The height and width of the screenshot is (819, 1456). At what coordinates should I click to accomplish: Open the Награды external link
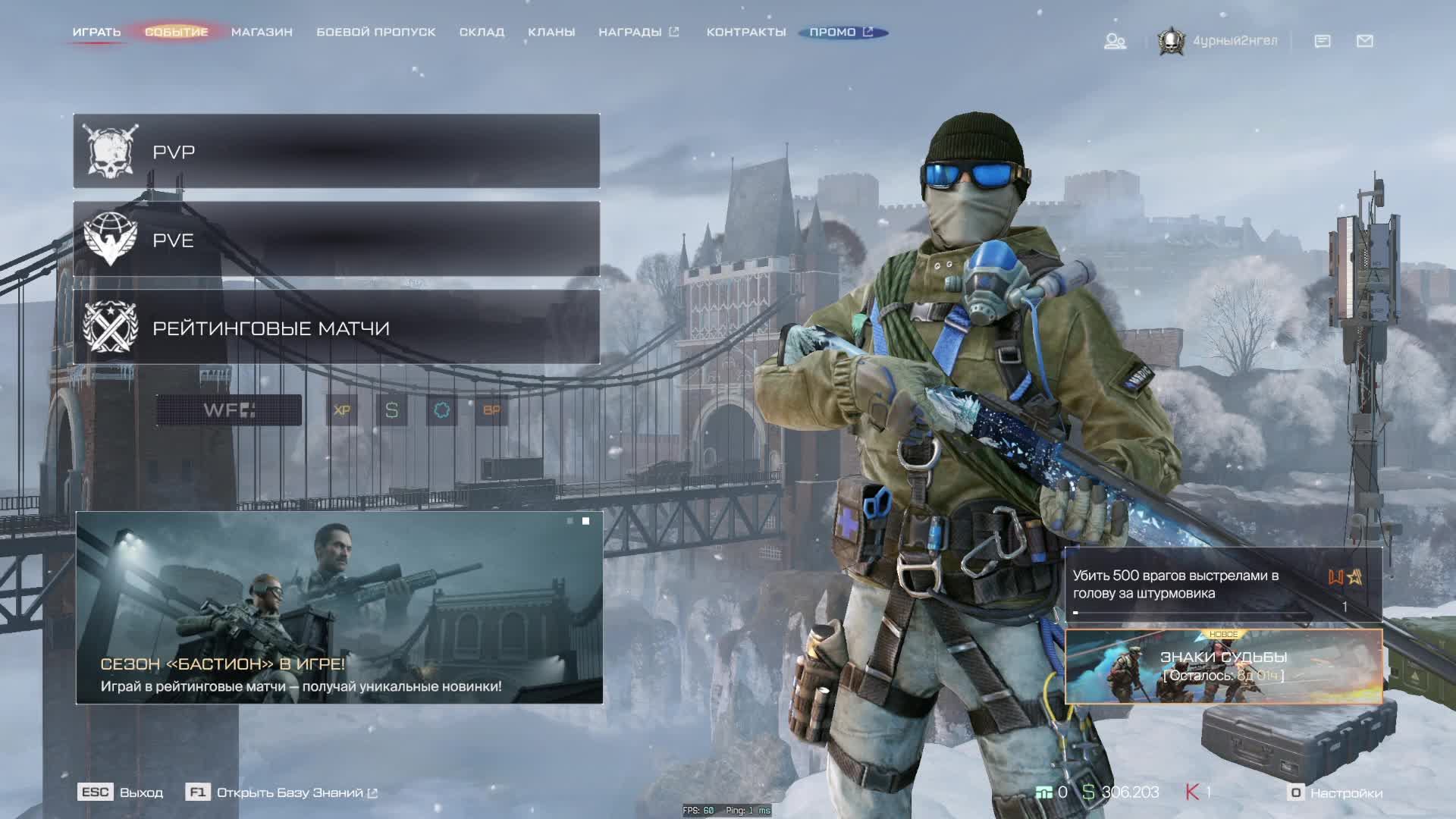(638, 32)
